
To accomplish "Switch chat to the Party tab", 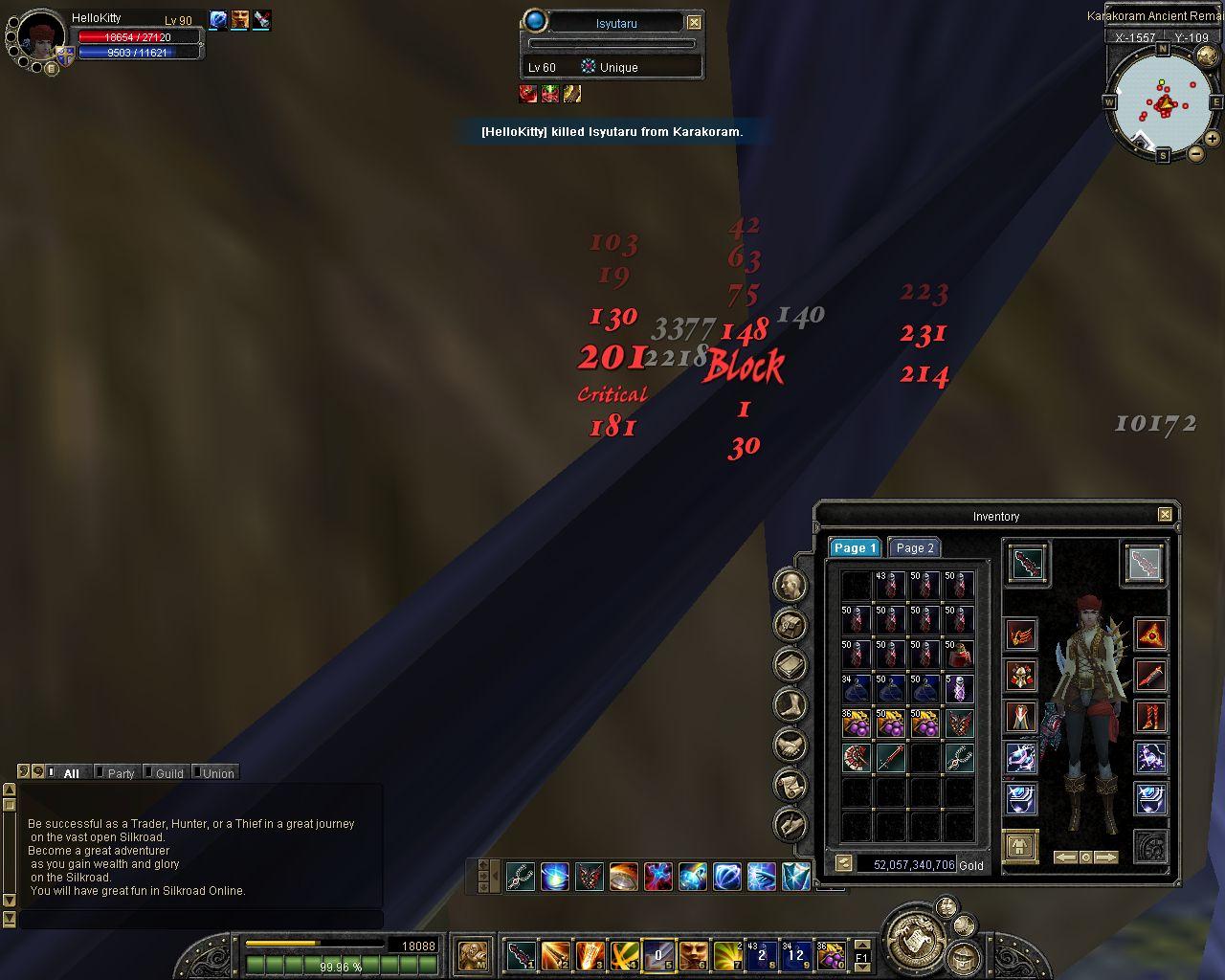I will tap(120, 773).
